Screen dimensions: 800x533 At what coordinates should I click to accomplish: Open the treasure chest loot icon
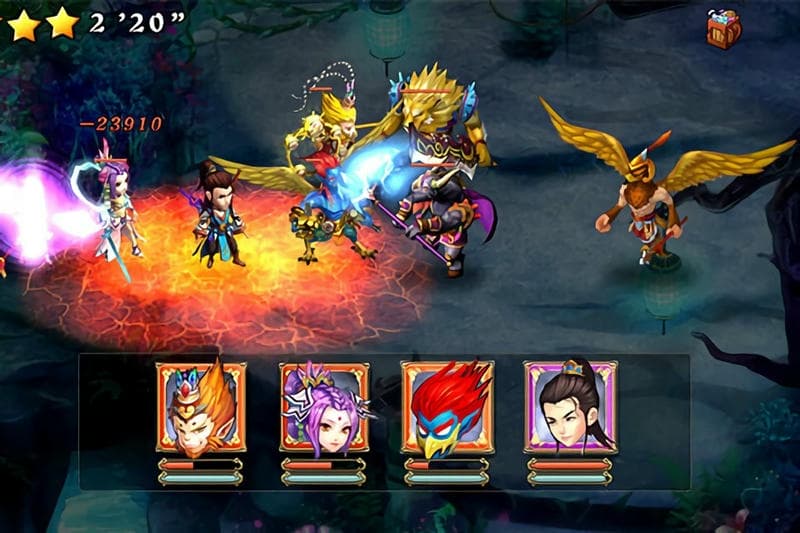(x=723, y=28)
